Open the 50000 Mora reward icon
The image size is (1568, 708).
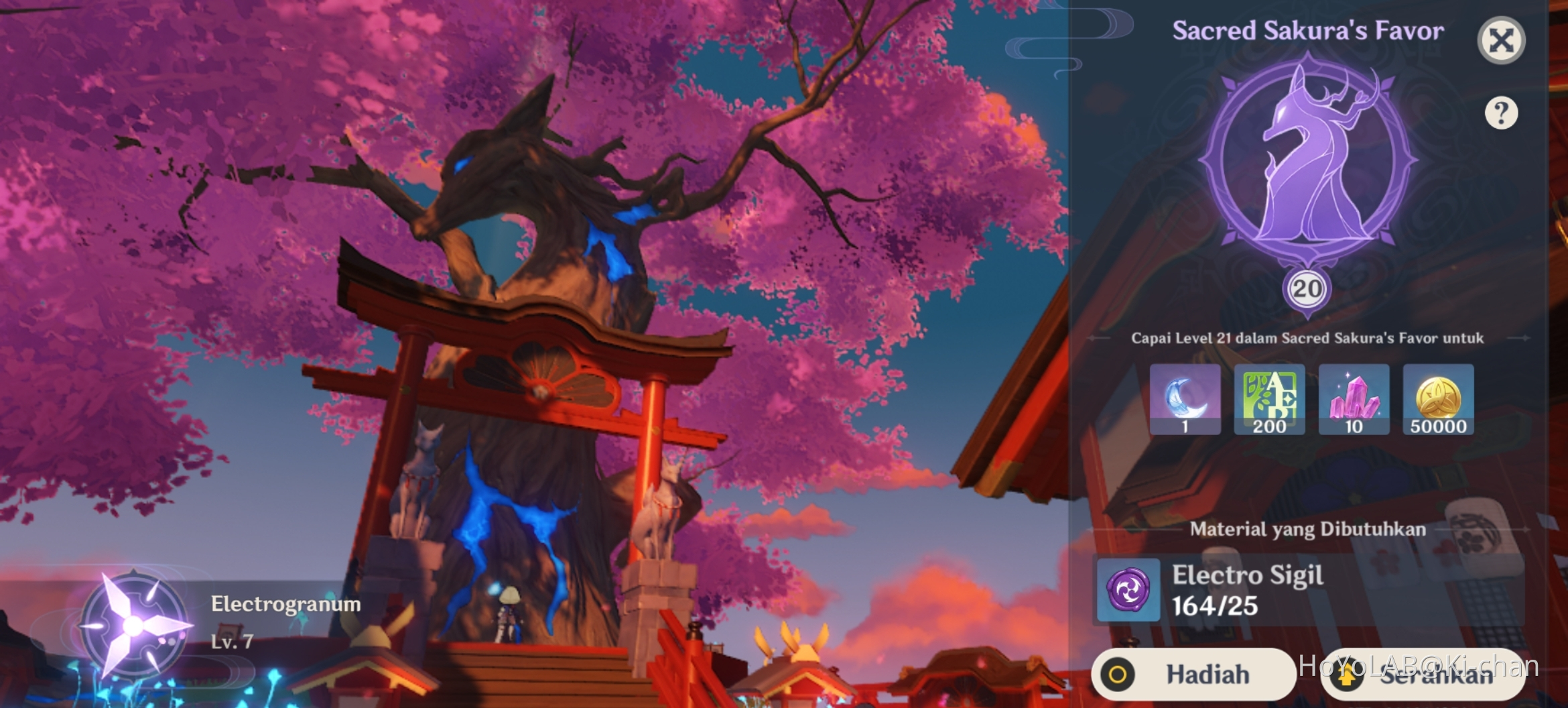tap(1439, 400)
